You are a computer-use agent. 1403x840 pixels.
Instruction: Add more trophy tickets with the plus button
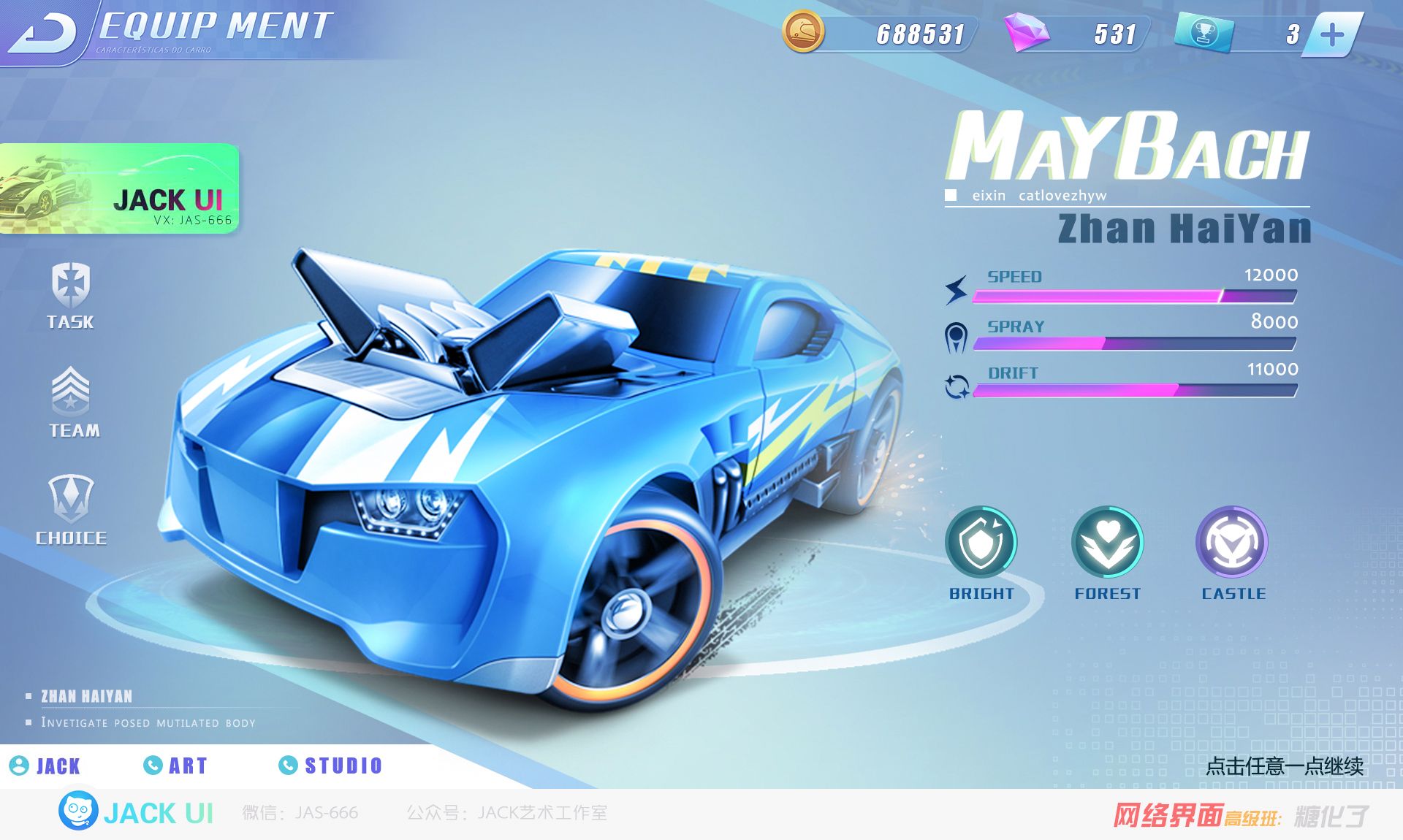1332,34
